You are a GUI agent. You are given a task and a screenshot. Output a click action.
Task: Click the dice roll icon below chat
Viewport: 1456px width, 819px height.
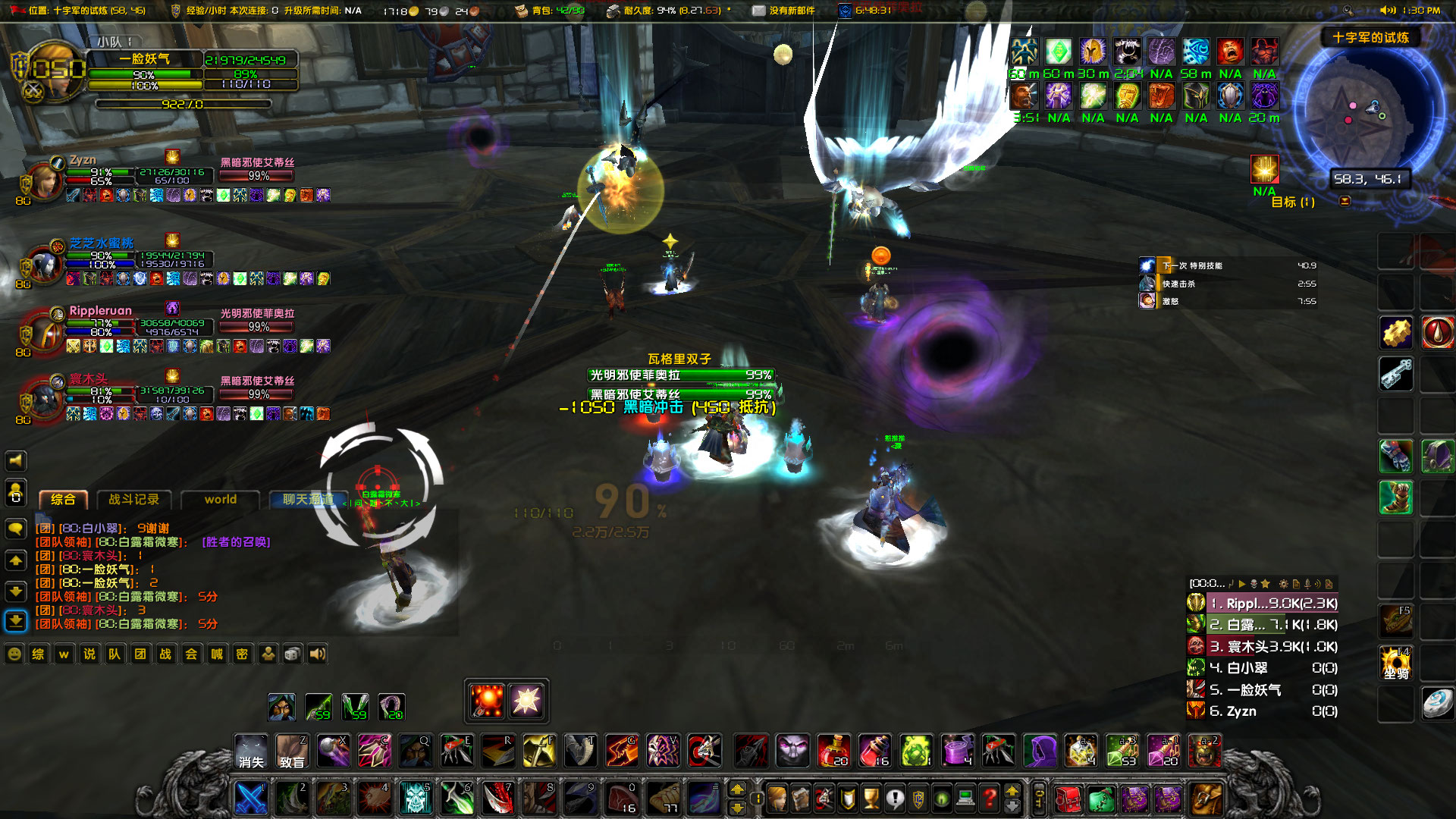tap(292, 653)
